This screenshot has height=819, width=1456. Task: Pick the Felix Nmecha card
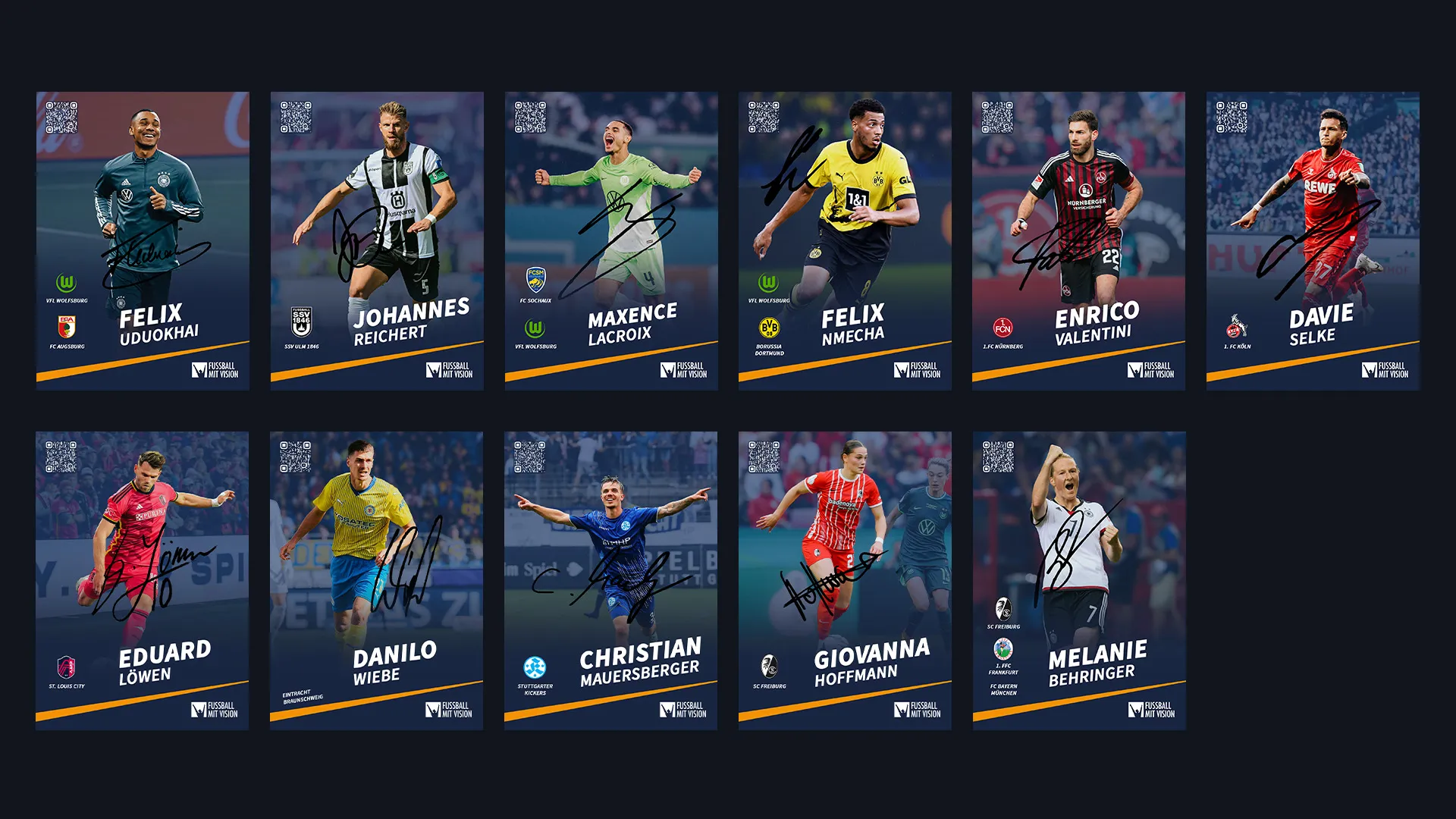(845, 241)
